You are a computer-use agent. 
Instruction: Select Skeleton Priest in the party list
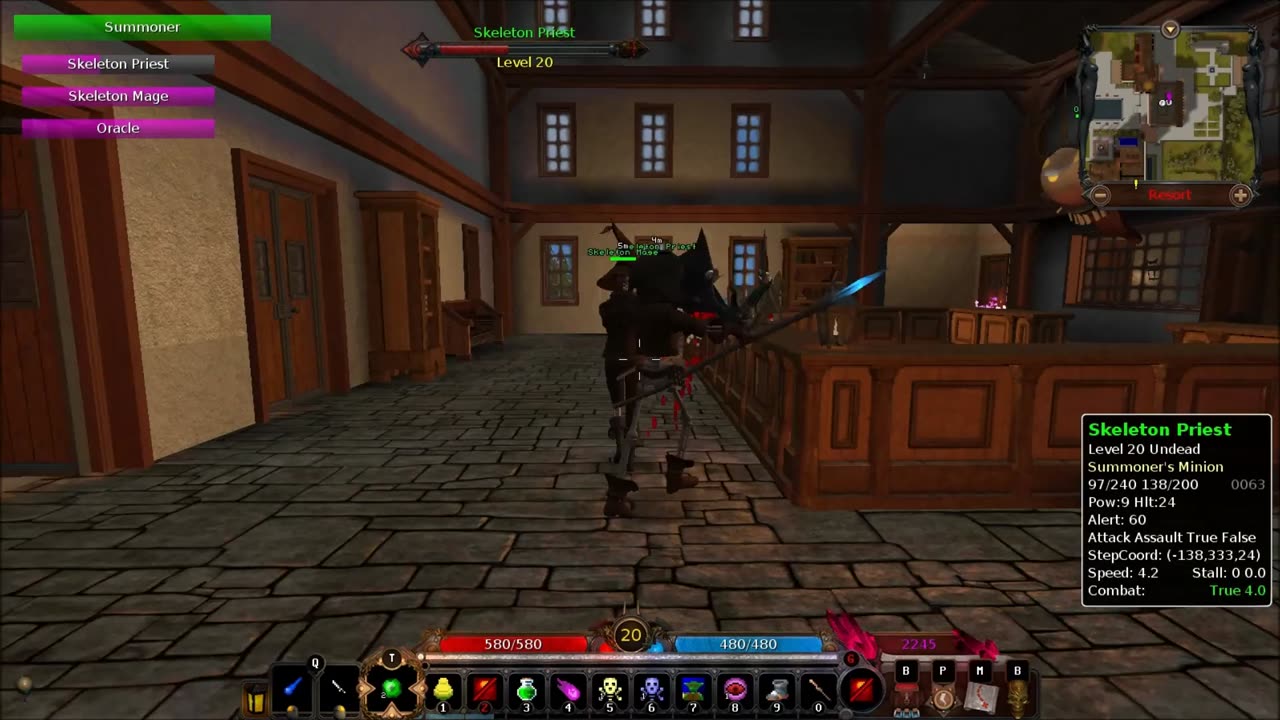click(118, 64)
